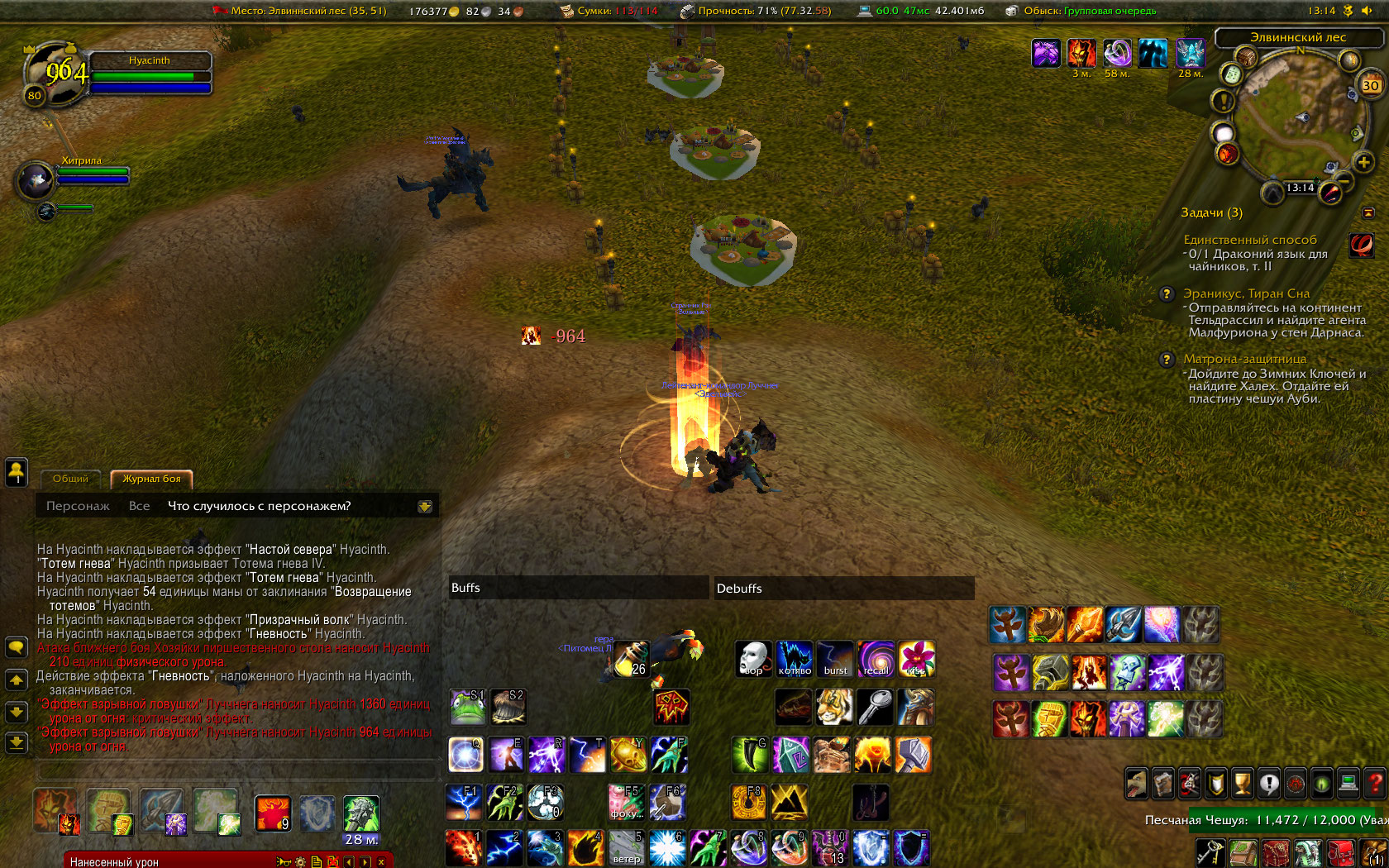Open the golden chalice achievements button
Image resolution: width=1389 pixels, height=868 pixels.
pos(1242,783)
